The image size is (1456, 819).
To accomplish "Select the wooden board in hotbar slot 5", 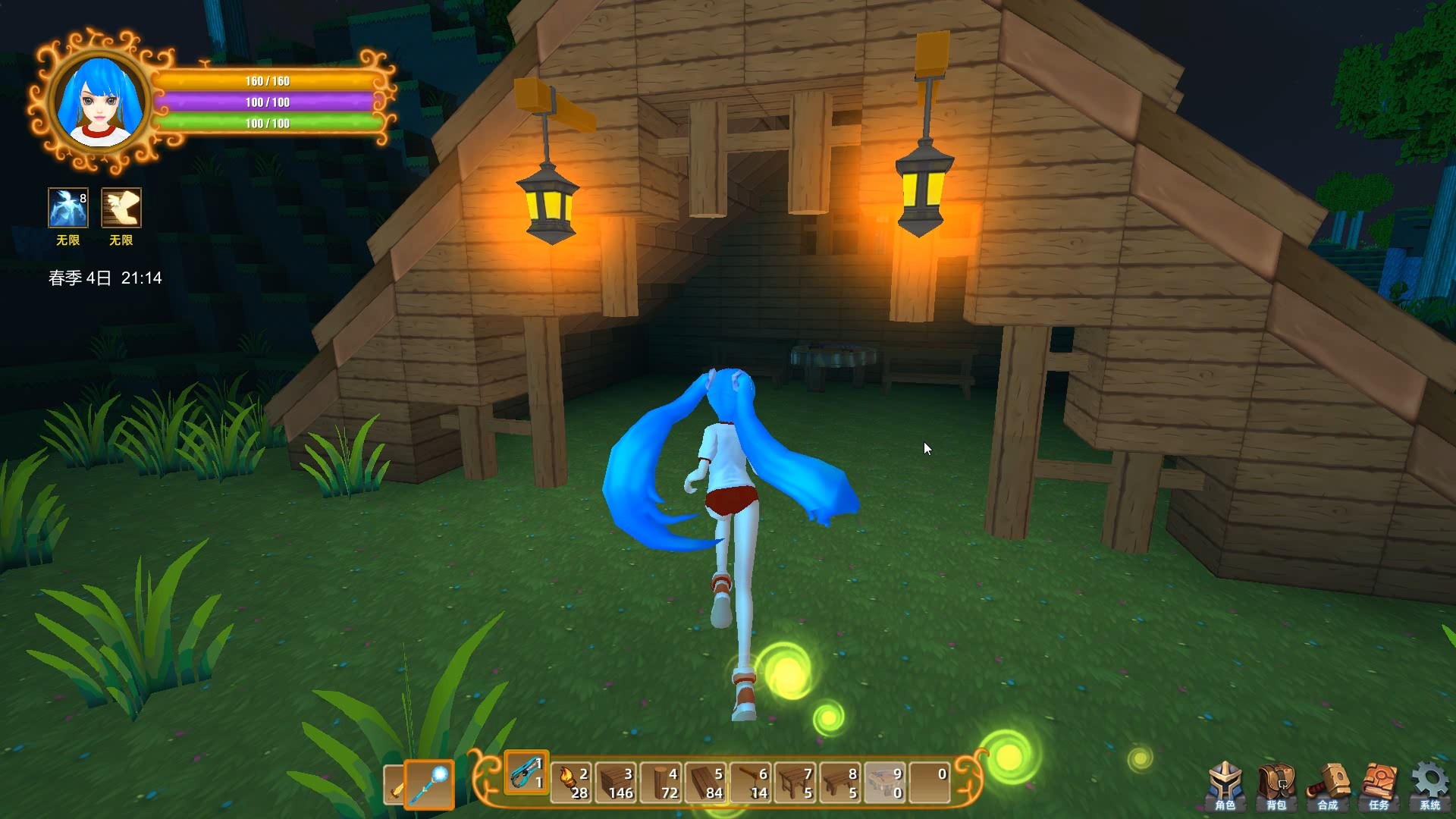I will click(x=704, y=784).
